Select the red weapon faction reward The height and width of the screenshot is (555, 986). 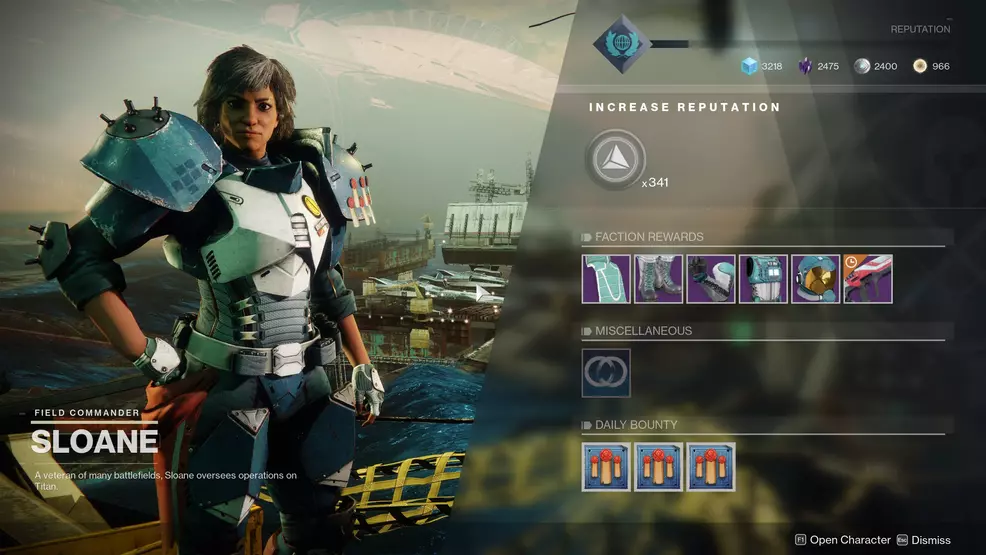(867, 279)
